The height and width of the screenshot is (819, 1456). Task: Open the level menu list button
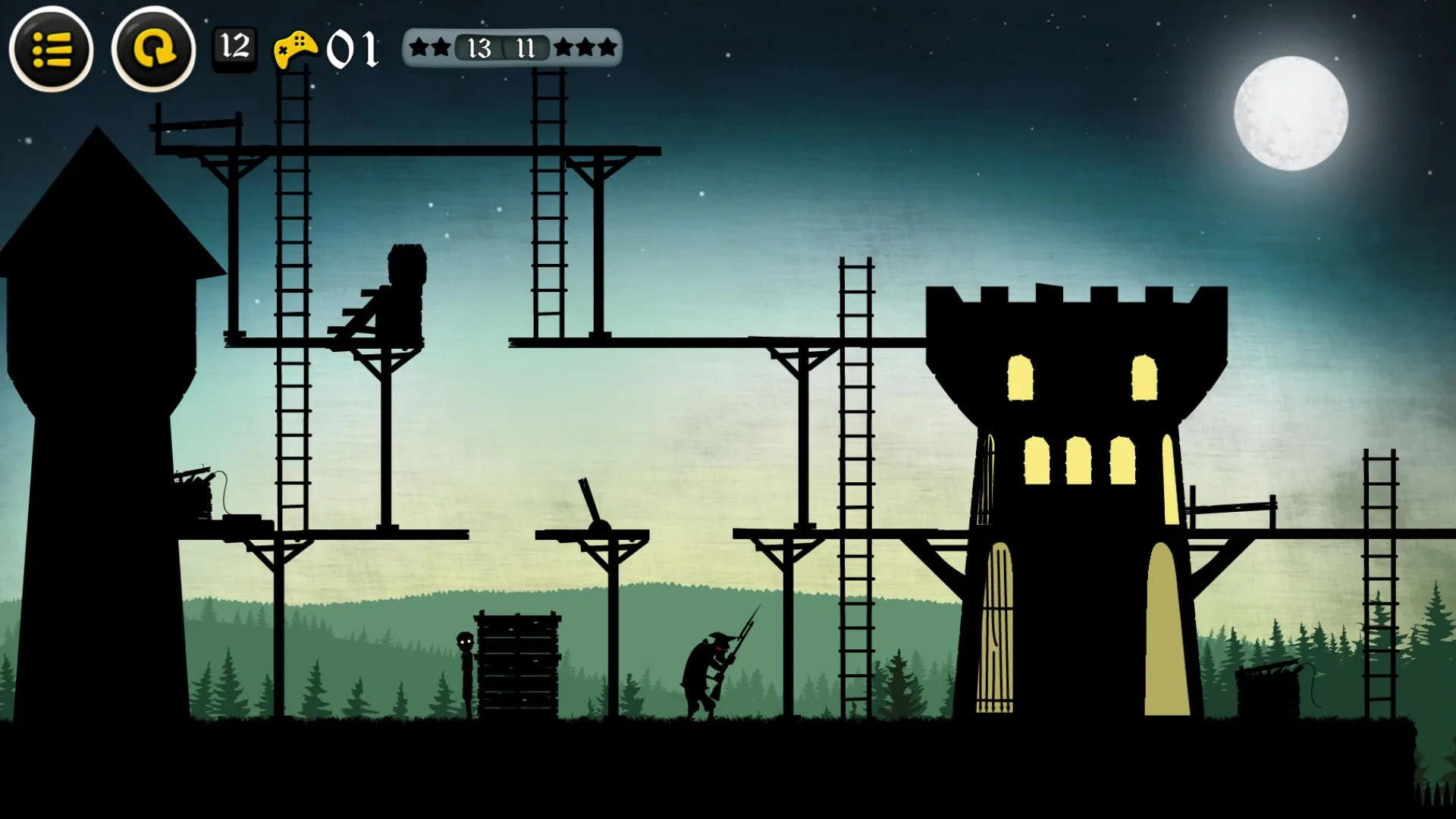52,50
